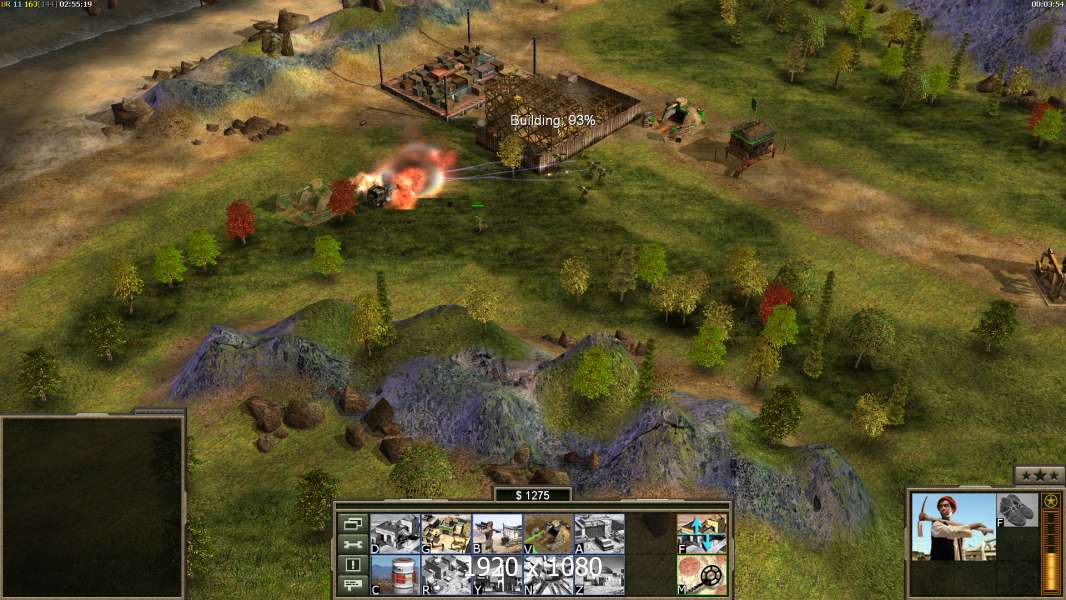The width and height of the screenshot is (1066, 600).
Task: Open the three-star general's powers button
Action: coord(1039,475)
